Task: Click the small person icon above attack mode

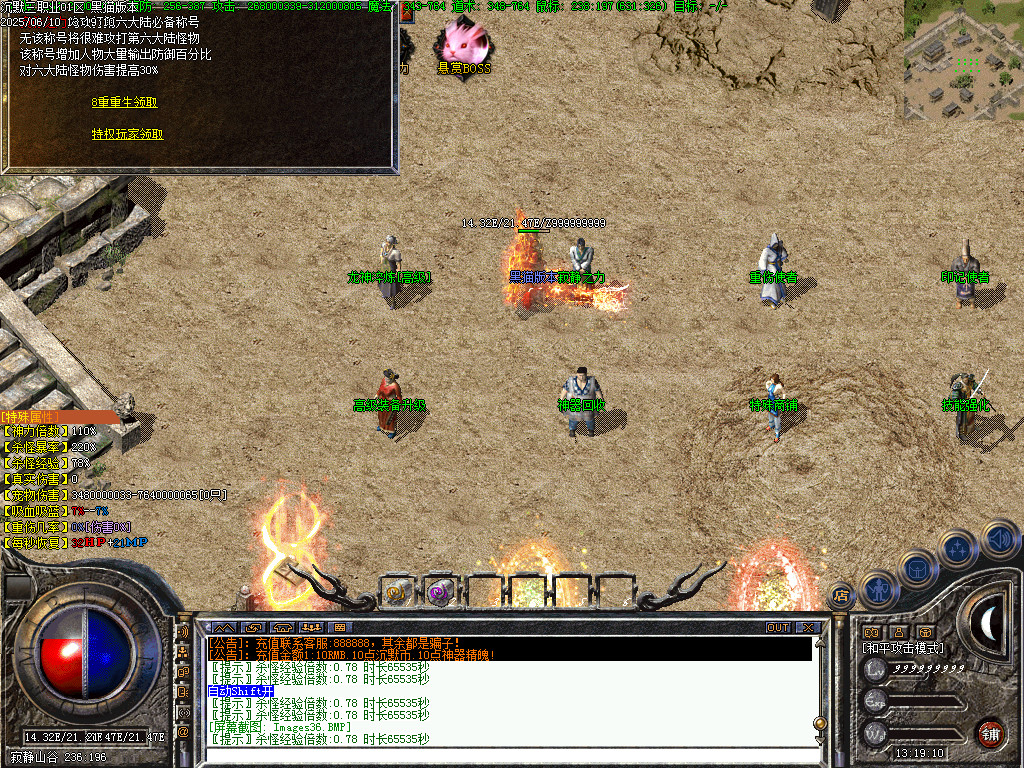Action: click(899, 632)
